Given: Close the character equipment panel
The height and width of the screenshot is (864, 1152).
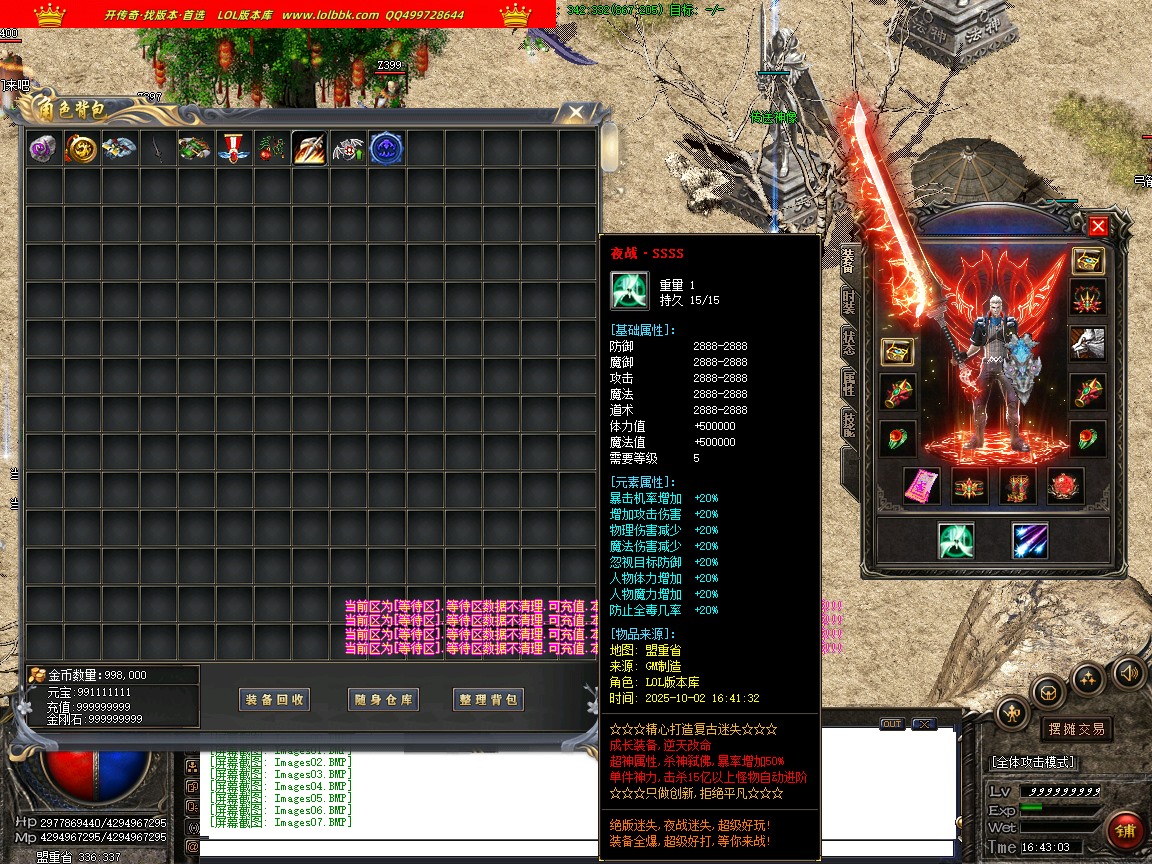Looking at the screenshot, I should coord(1098,226).
